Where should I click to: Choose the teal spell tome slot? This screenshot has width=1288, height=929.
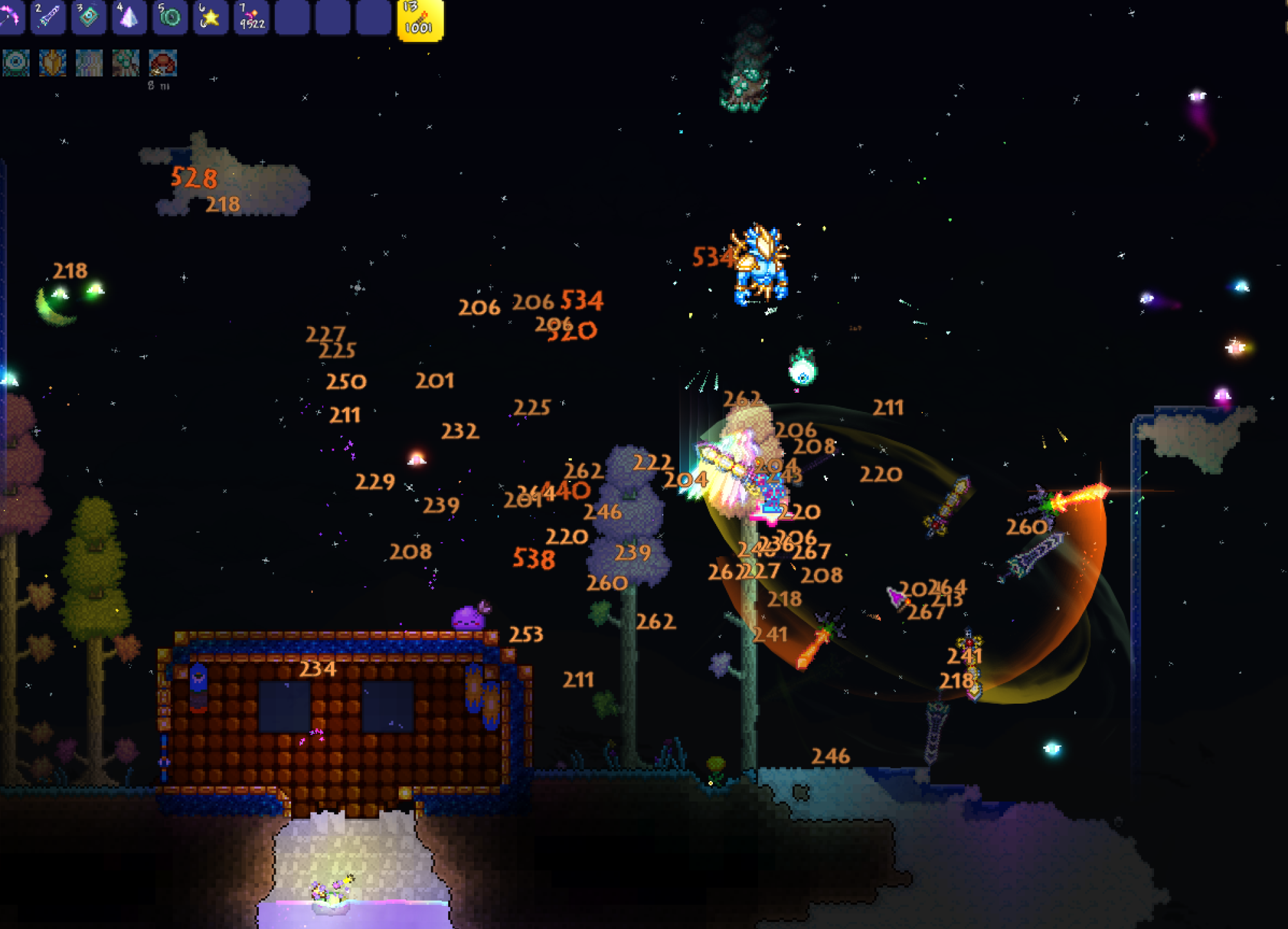click(88, 17)
